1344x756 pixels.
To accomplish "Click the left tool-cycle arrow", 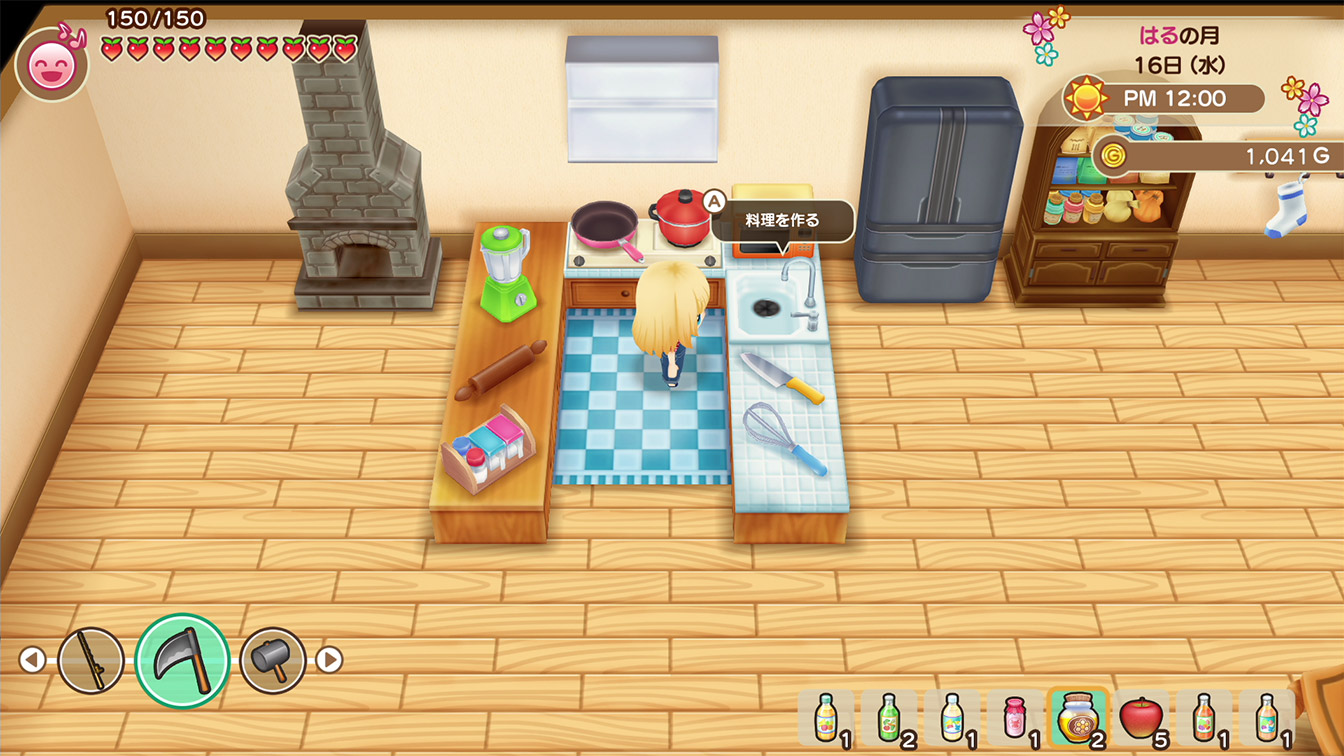I will click(32, 660).
